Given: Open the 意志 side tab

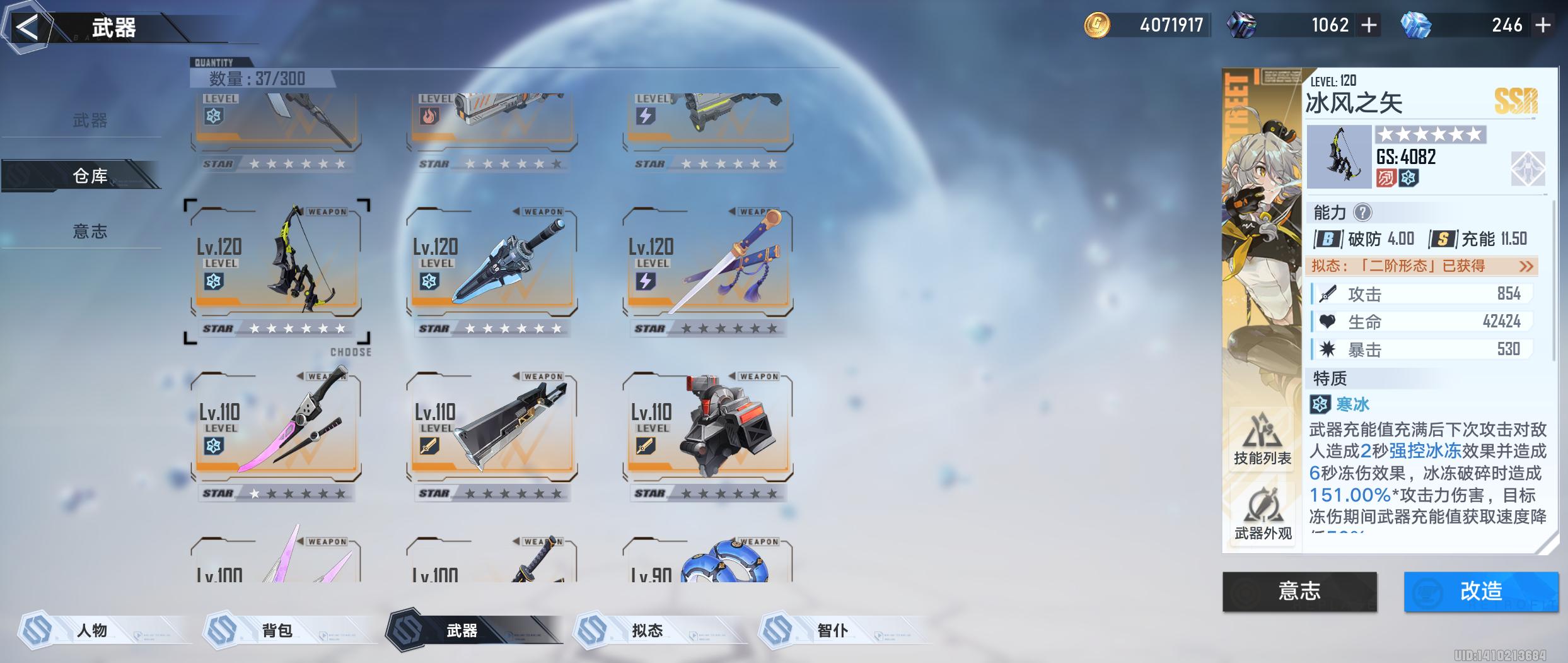Looking at the screenshot, I should click(90, 232).
